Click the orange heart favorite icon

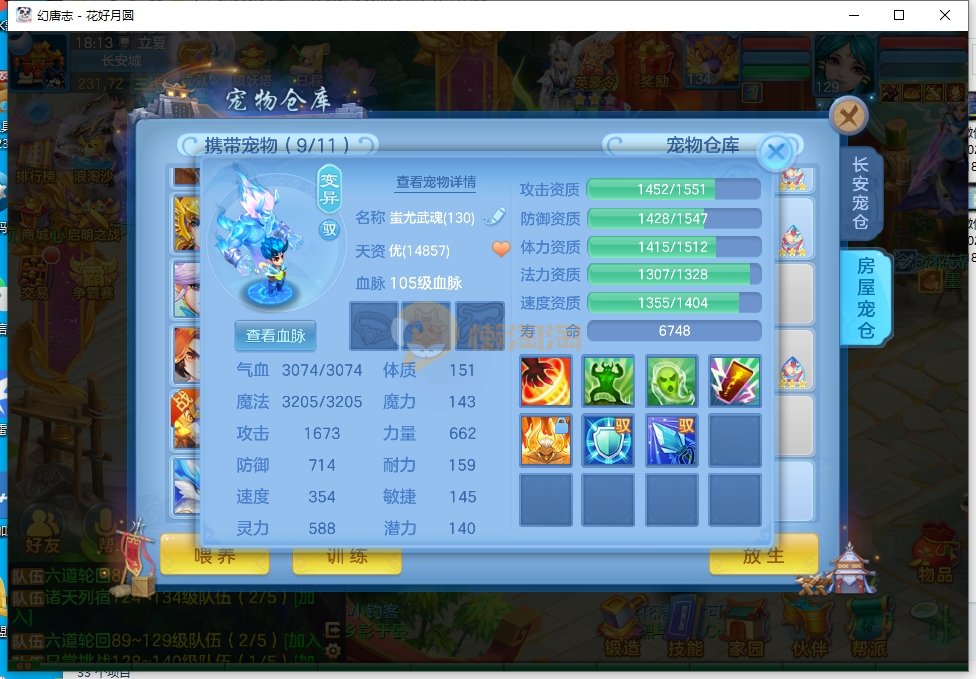pyautogui.click(x=501, y=249)
